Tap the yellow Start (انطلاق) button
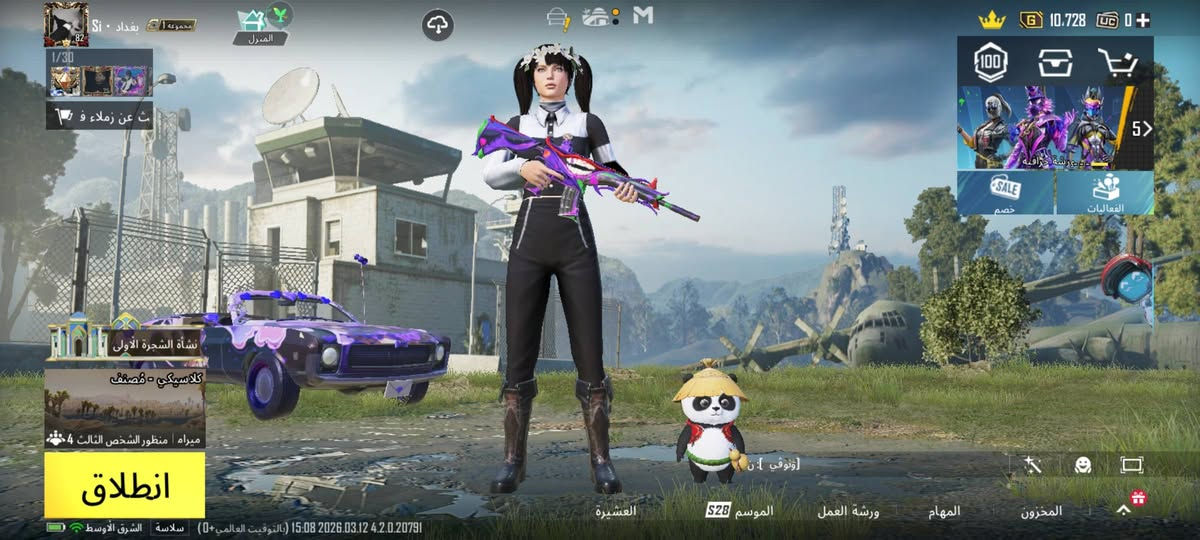The image size is (1200, 540). coord(124,486)
